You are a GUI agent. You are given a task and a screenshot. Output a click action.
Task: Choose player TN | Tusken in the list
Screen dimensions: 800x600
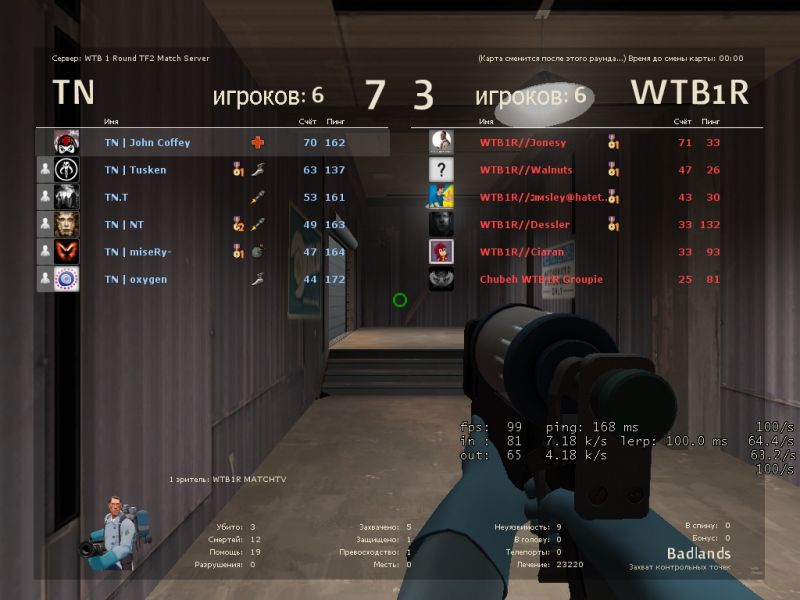pyautogui.click(x=135, y=170)
